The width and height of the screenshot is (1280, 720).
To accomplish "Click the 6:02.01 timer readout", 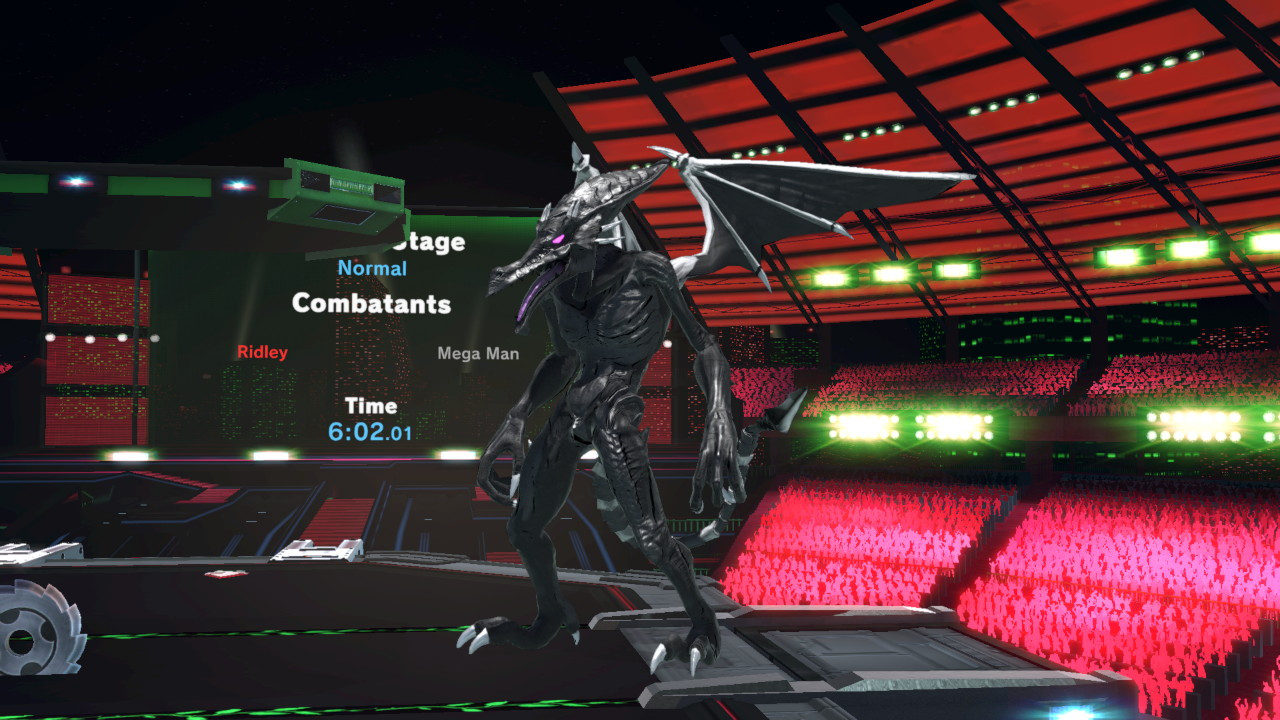I will pos(370,432).
